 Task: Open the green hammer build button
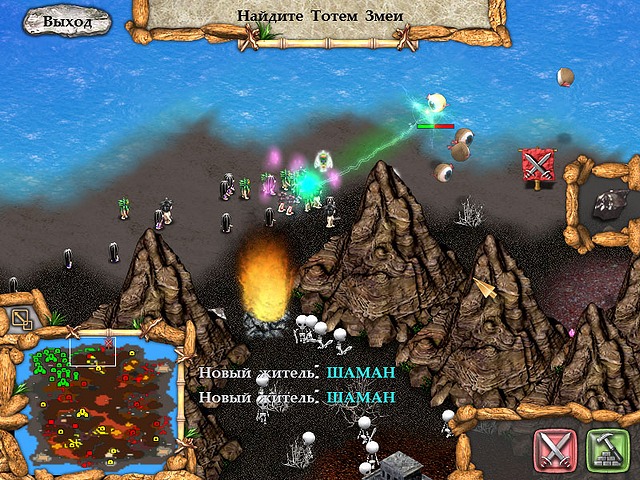604,449
